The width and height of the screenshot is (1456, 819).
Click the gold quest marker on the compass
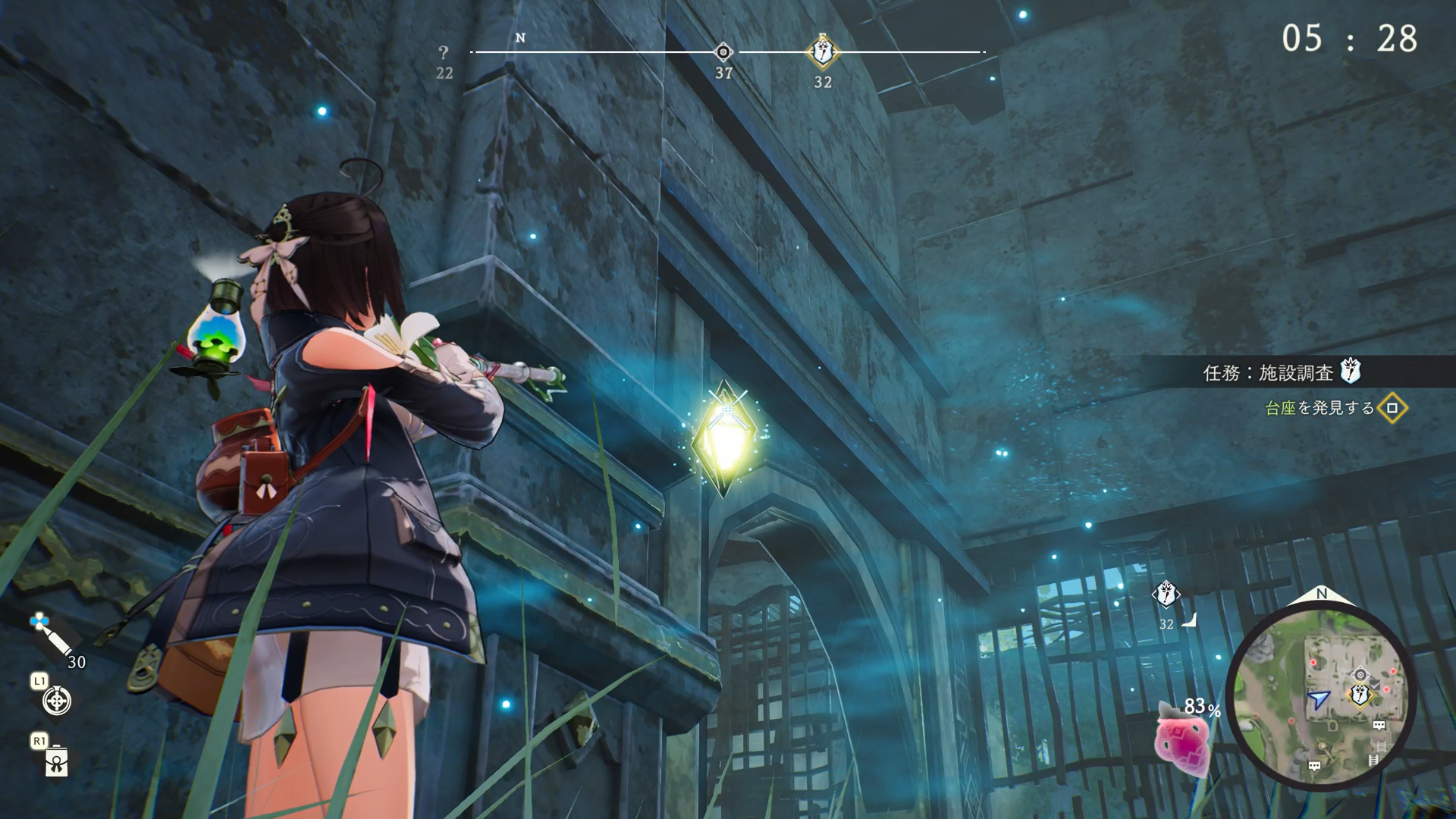(x=823, y=52)
